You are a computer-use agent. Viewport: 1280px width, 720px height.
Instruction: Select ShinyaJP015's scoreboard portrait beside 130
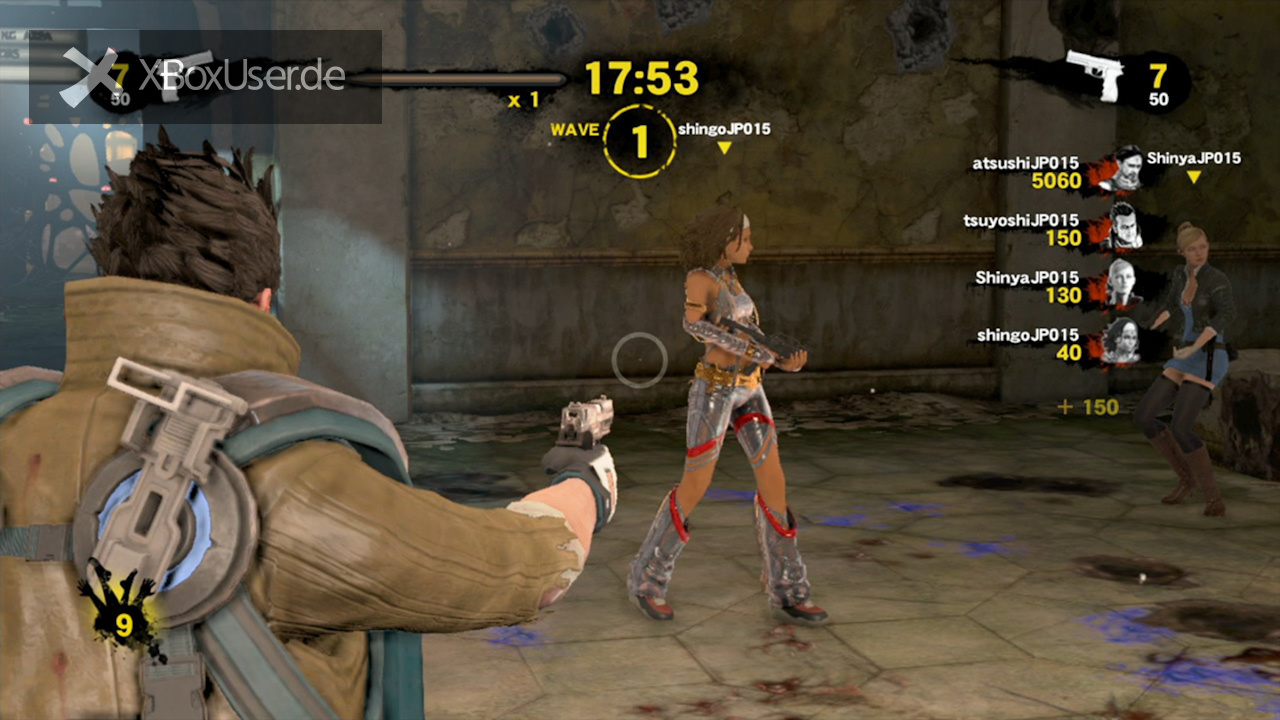(1125, 285)
